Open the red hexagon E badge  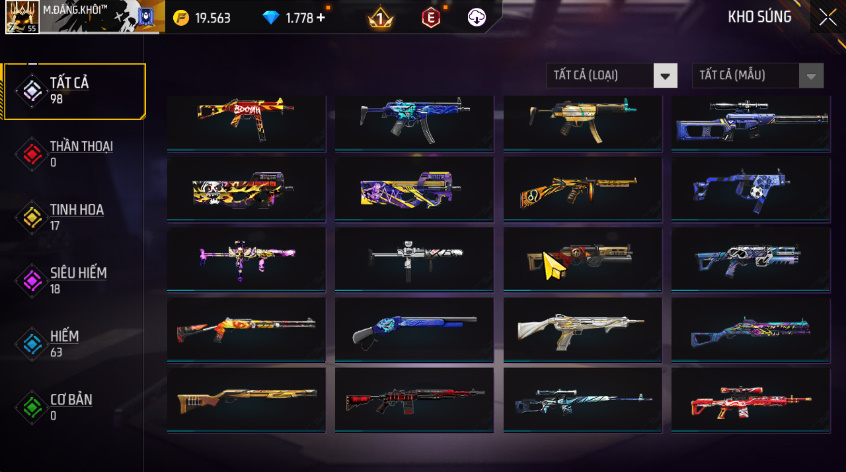(430, 18)
